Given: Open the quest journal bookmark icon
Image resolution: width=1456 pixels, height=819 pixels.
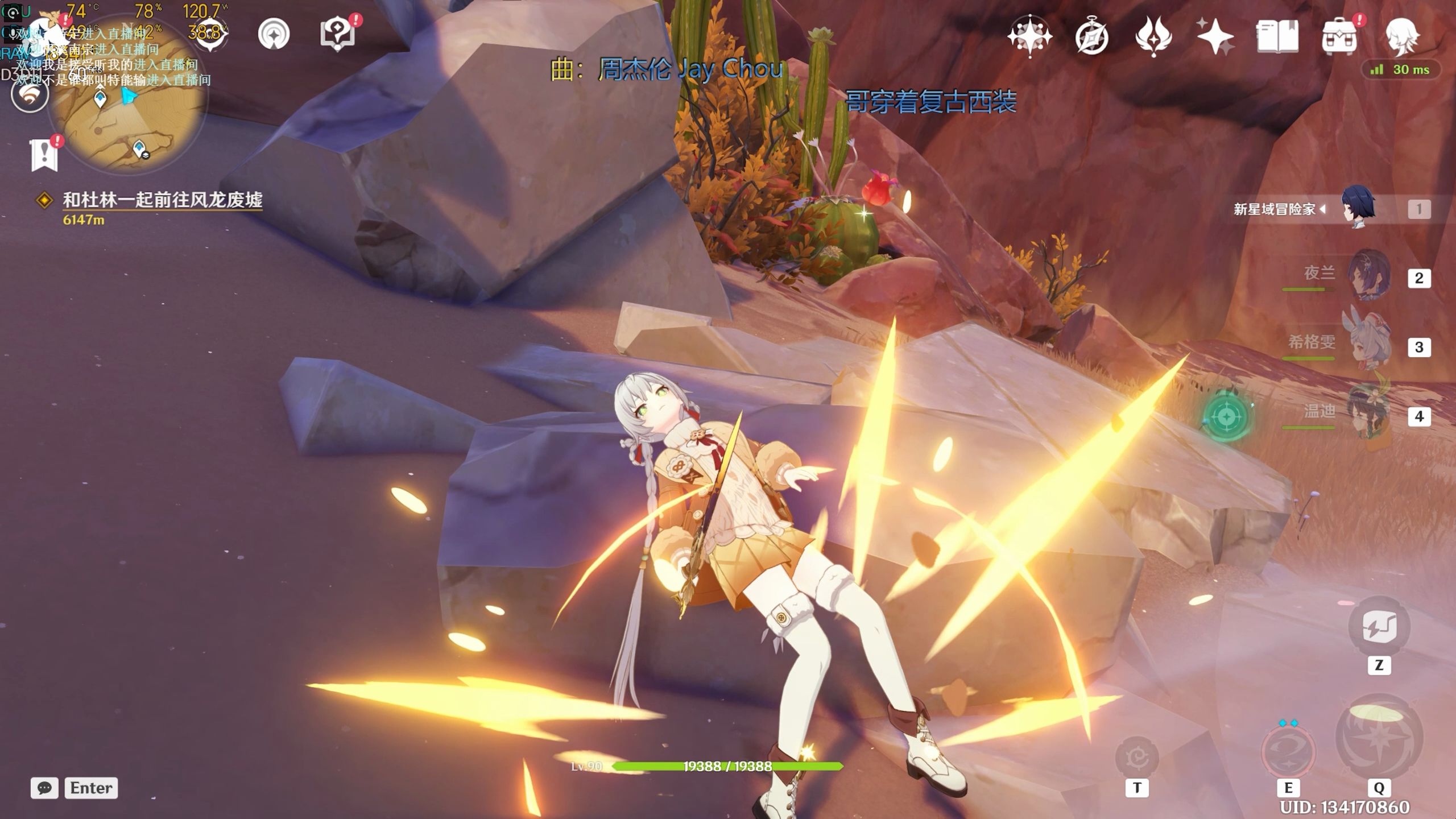Looking at the screenshot, I should [44, 155].
